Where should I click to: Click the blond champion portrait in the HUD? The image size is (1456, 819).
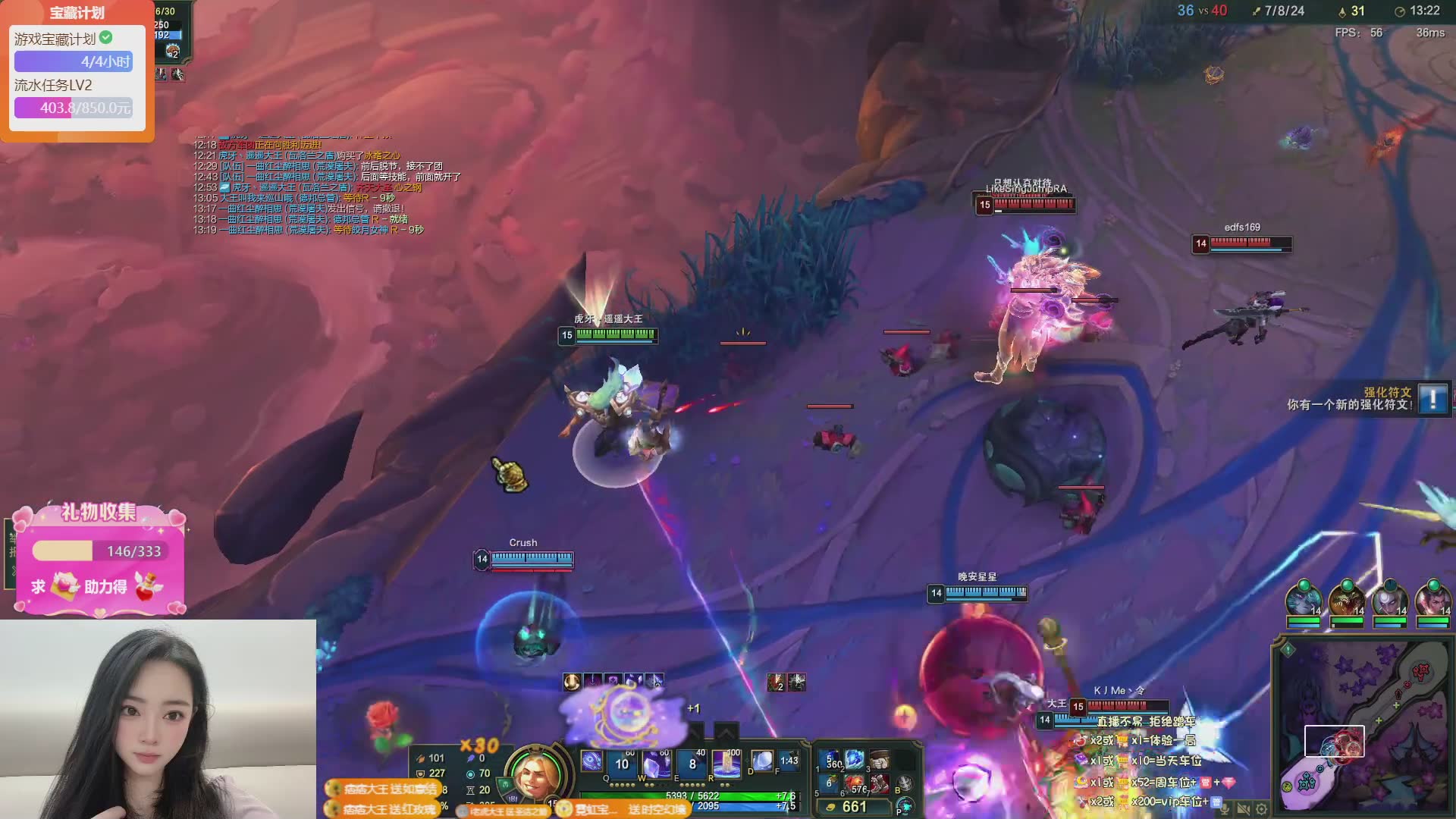(x=535, y=775)
